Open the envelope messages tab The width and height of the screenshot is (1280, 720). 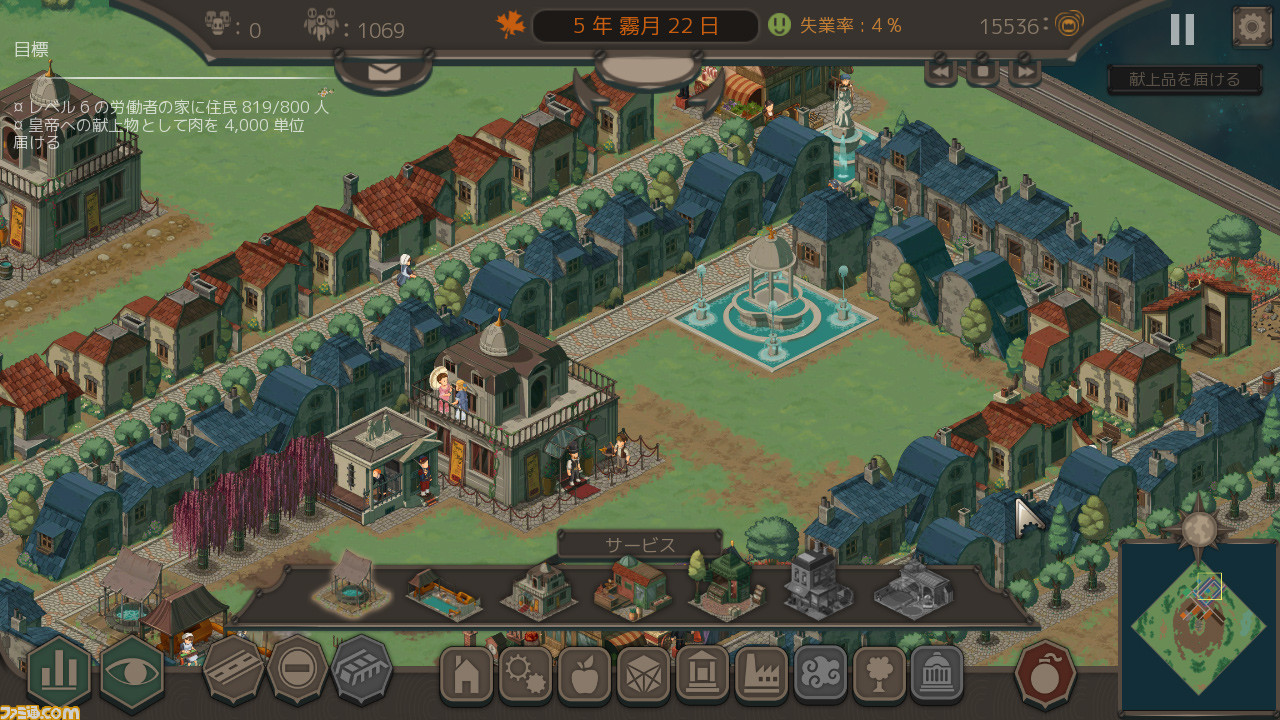point(384,71)
